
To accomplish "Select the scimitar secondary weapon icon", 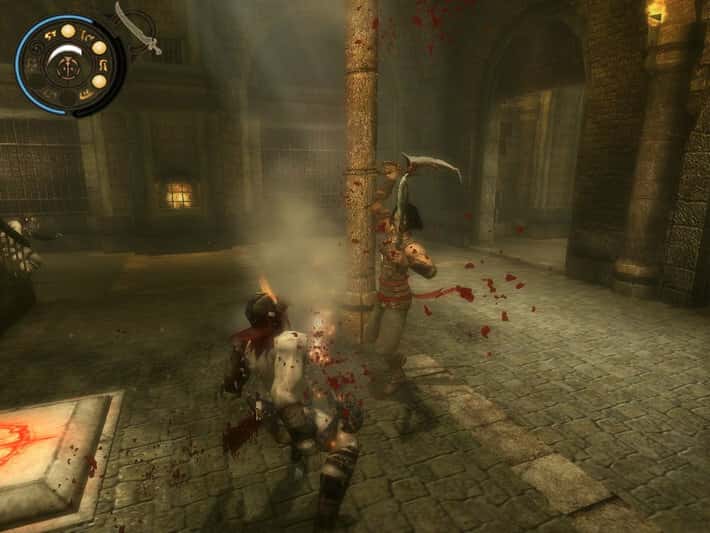I will click(138, 28).
